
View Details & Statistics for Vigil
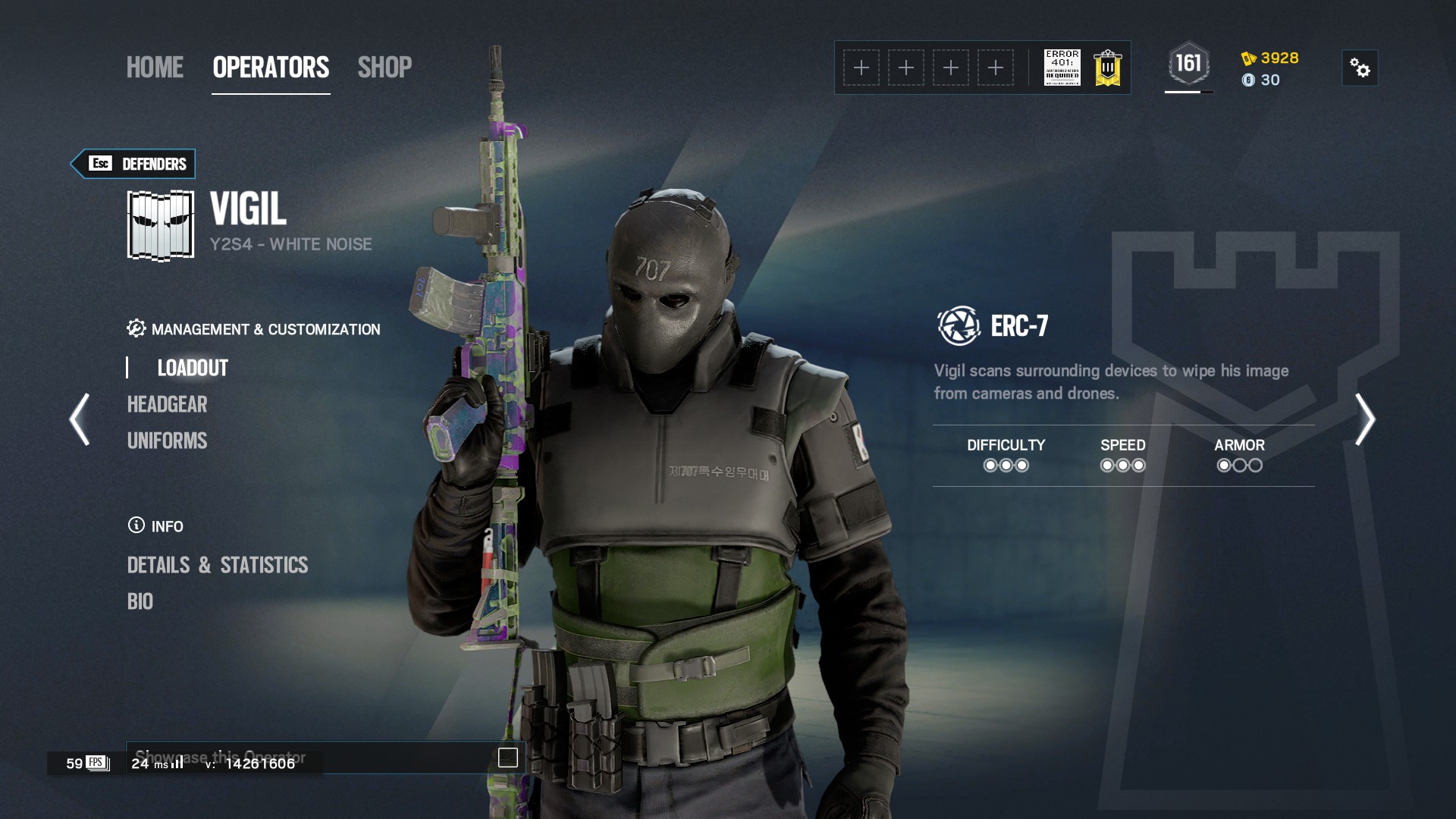point(218,565)
